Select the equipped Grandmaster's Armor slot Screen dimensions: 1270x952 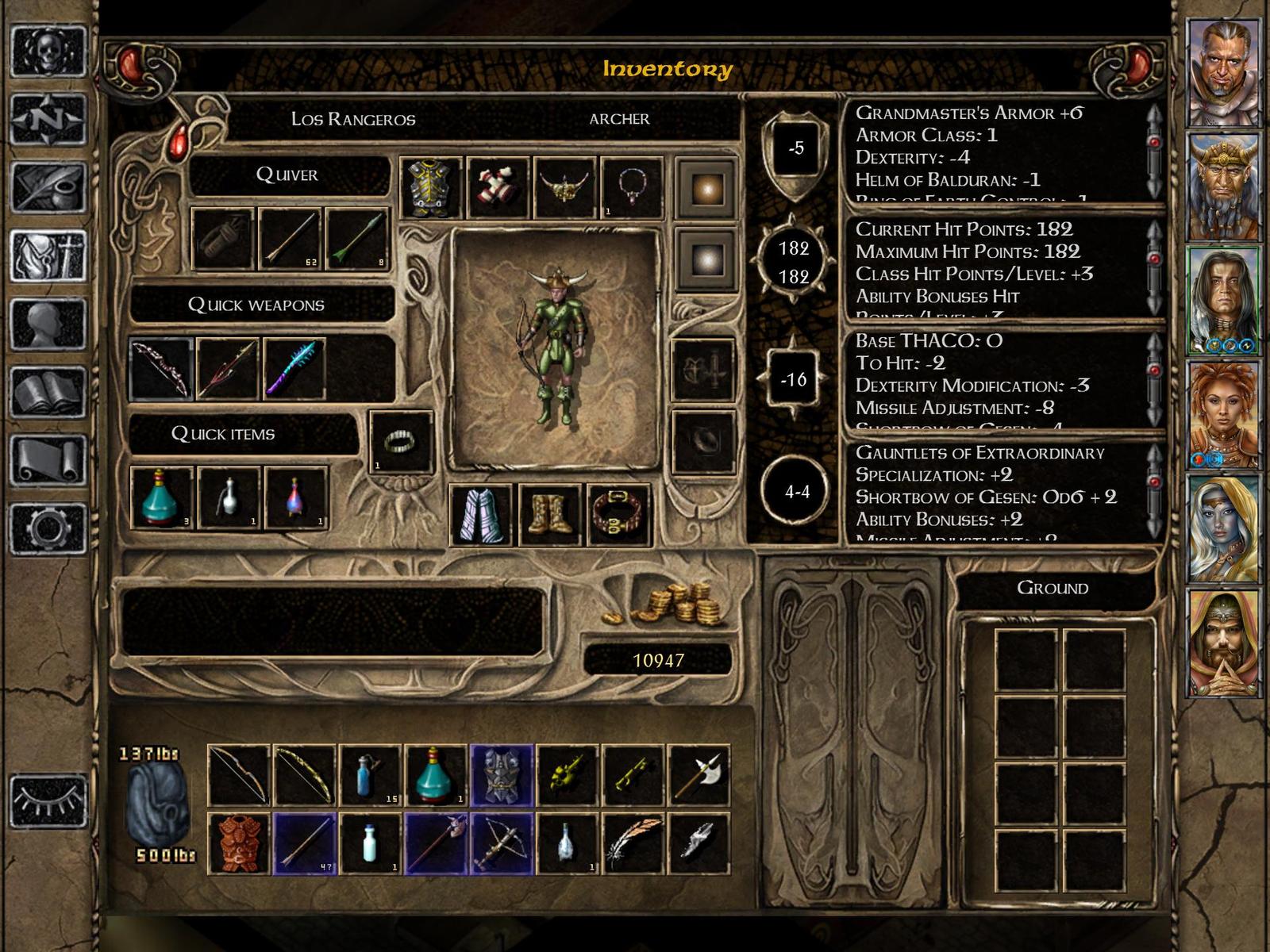point(430,188)
